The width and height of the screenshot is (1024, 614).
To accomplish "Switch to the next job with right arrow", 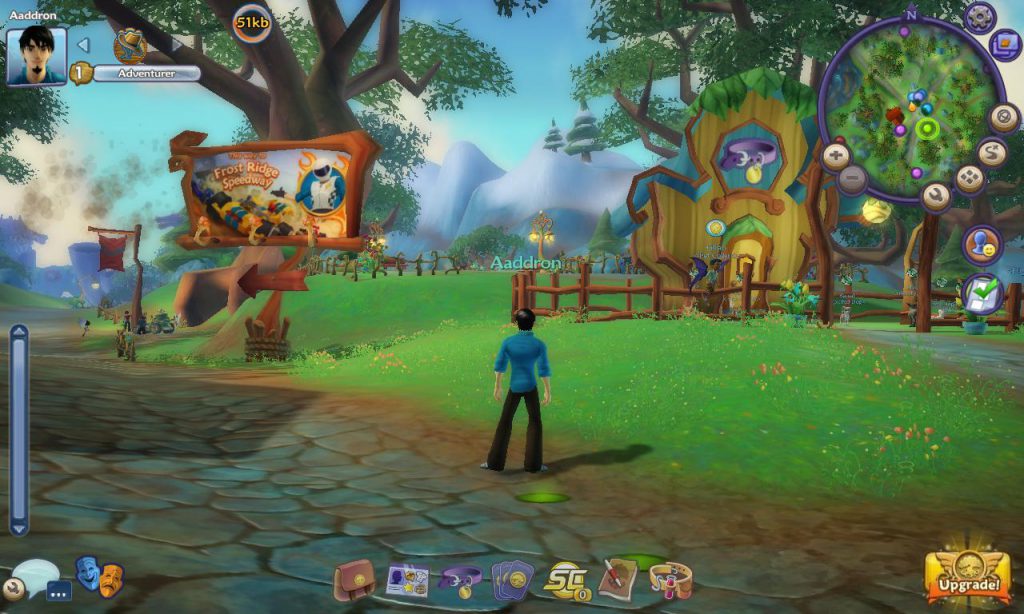I will click(177, 45).
